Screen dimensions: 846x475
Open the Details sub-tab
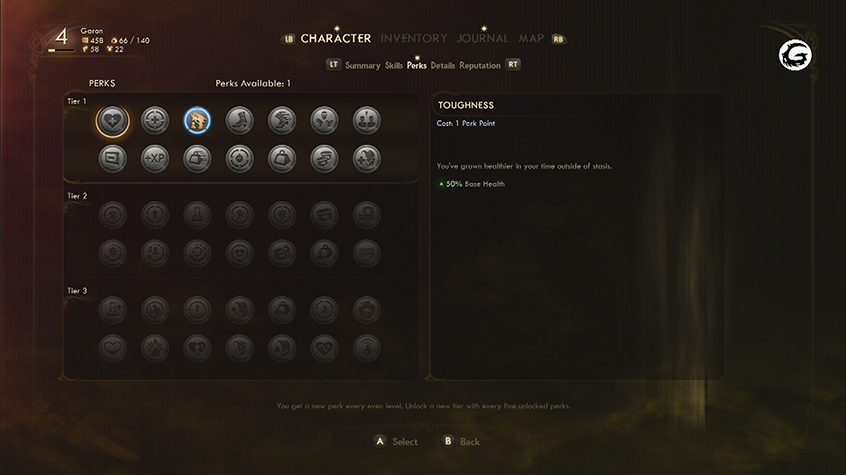click(x=443, y=65)
